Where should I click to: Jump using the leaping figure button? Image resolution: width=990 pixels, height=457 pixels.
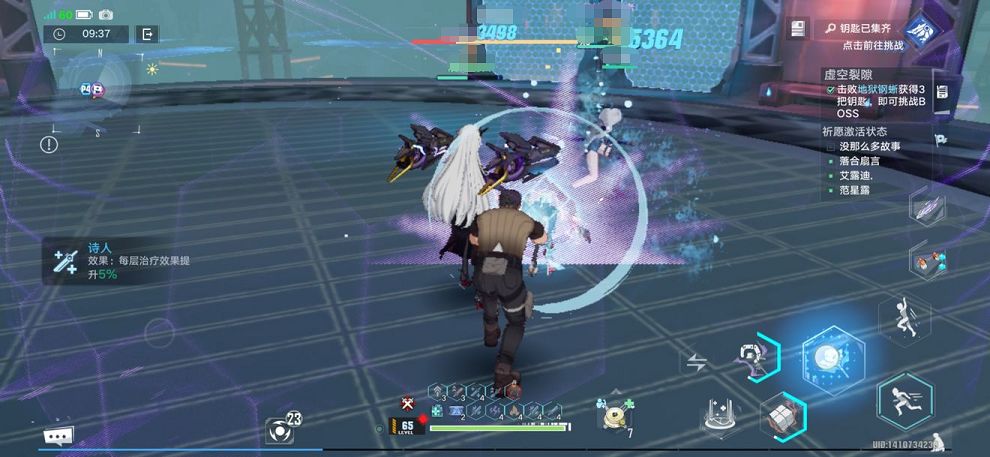coord(904,319)
